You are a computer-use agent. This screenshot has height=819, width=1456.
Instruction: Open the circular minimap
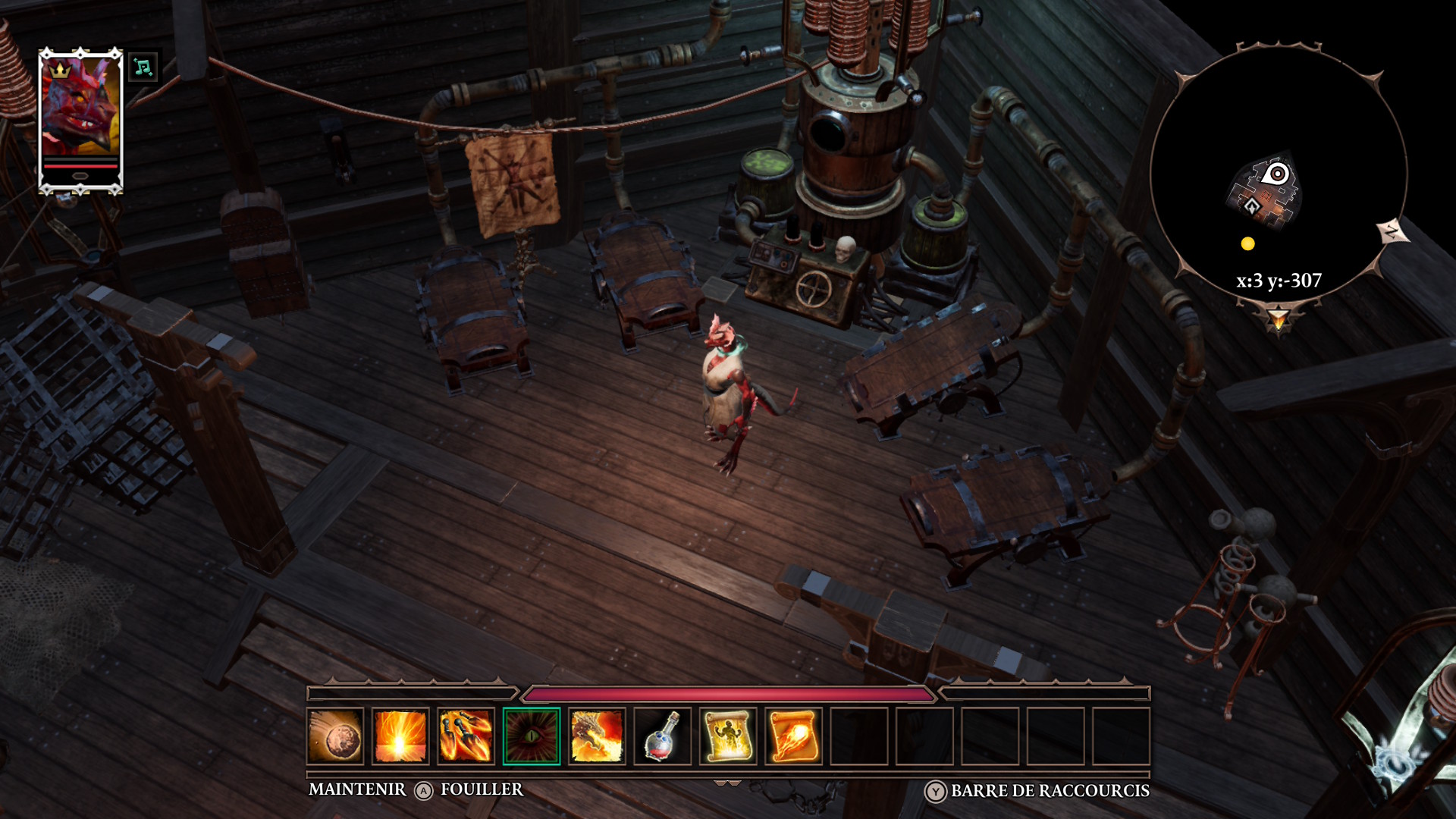[1278, 174]
